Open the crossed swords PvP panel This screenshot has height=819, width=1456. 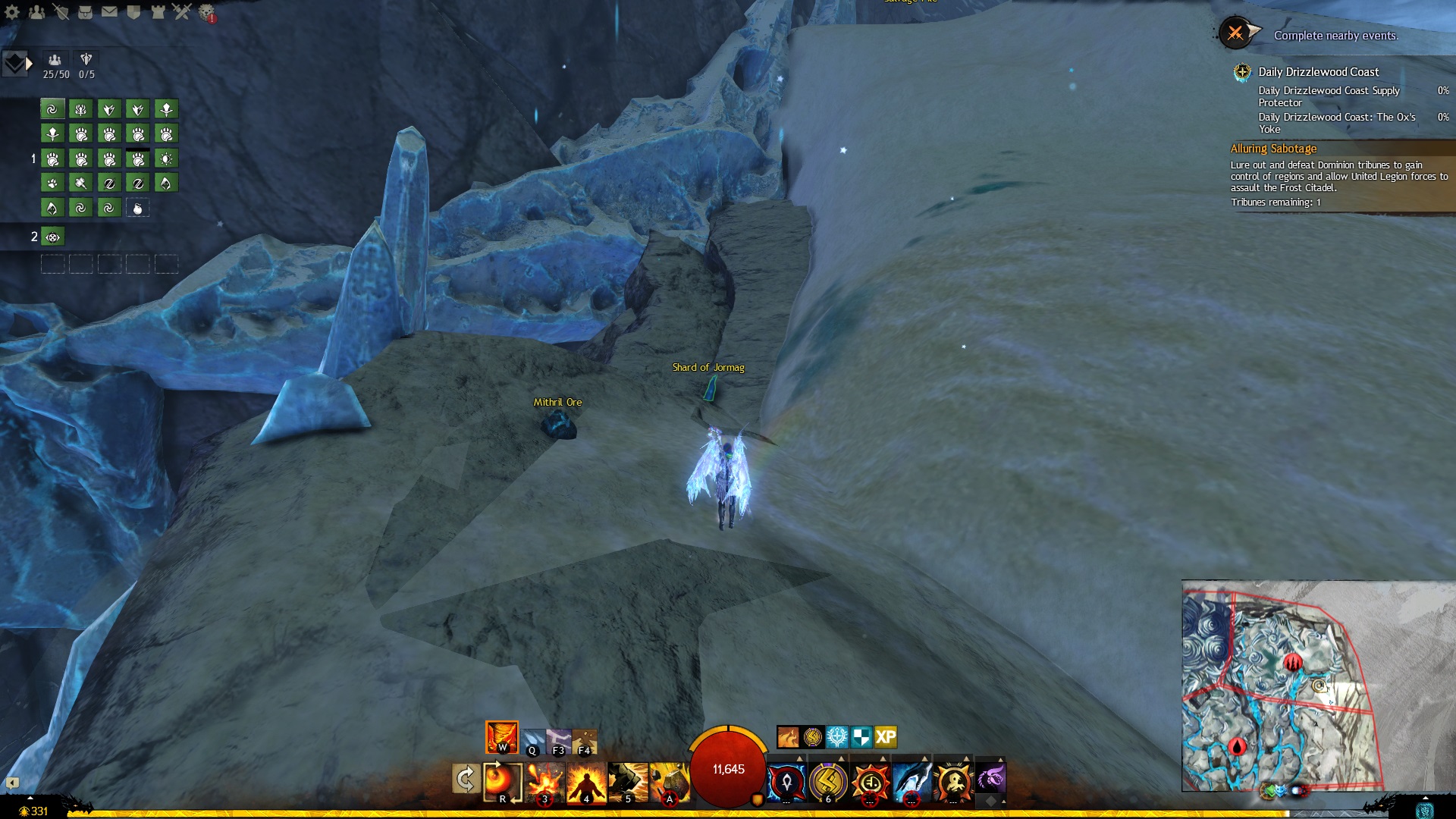coord(182,12)
